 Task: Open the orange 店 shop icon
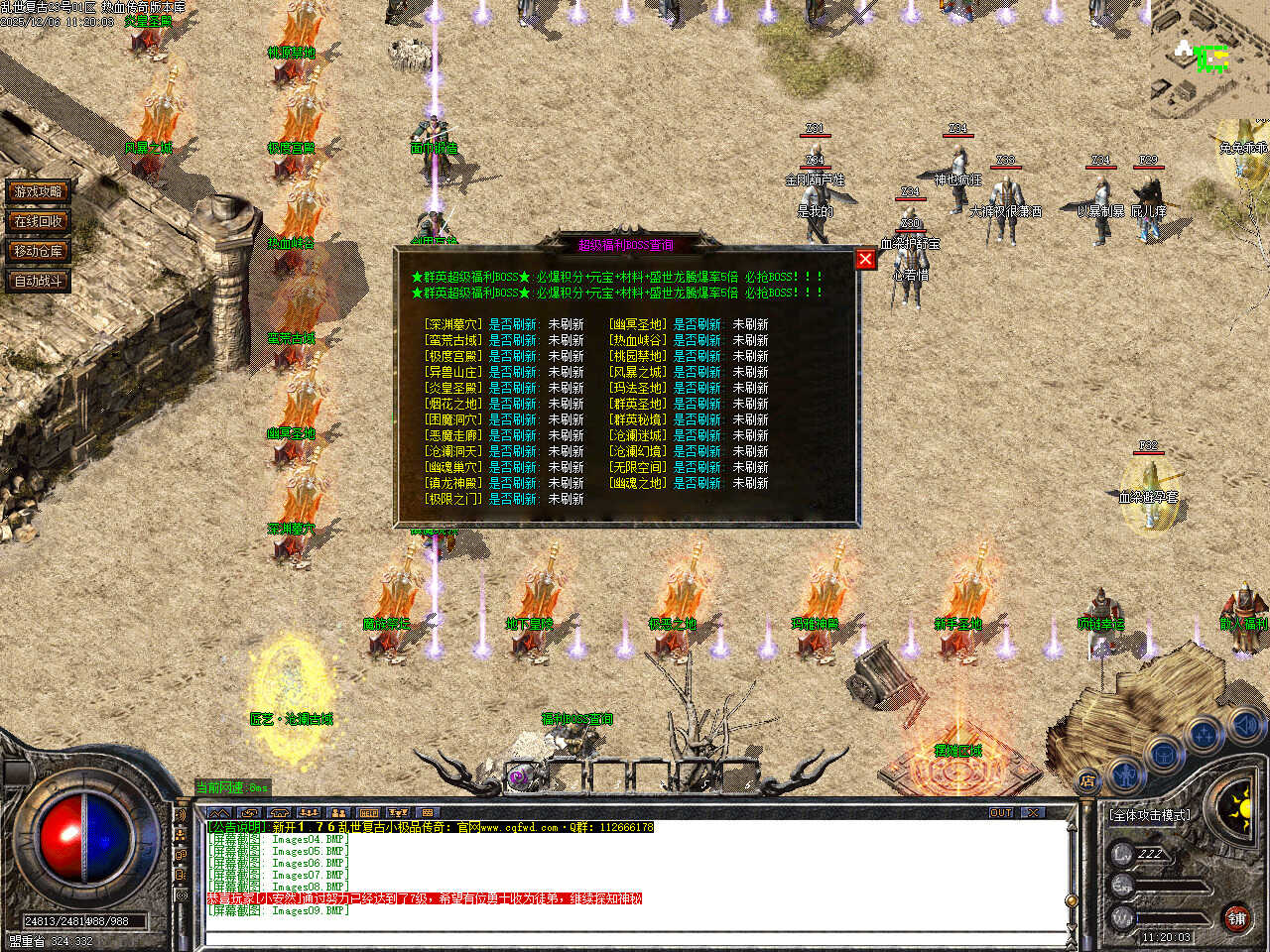click(x=1088, y=782)
